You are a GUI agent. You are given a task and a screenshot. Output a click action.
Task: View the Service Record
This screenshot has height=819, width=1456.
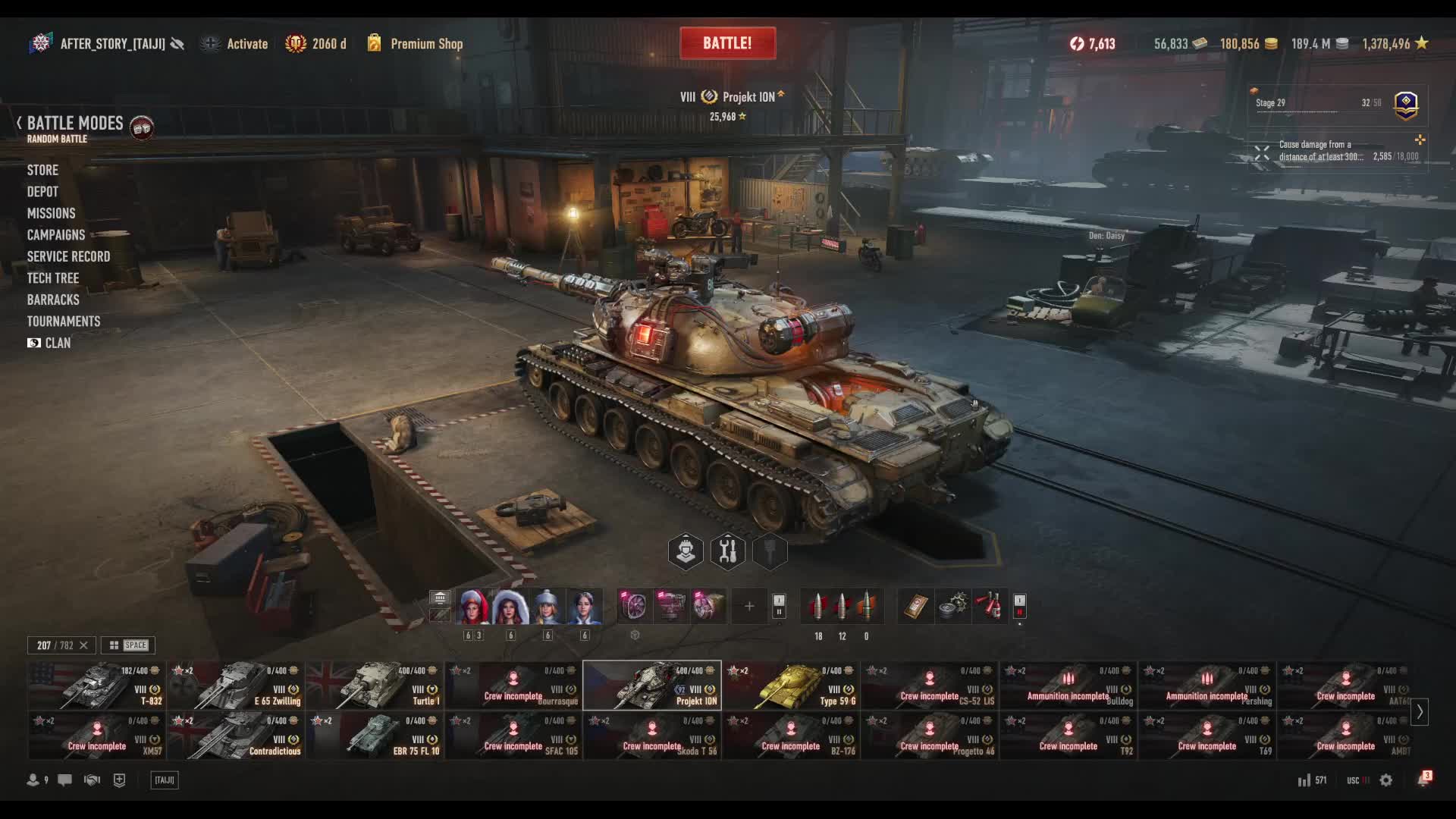(x=68, y=257)
